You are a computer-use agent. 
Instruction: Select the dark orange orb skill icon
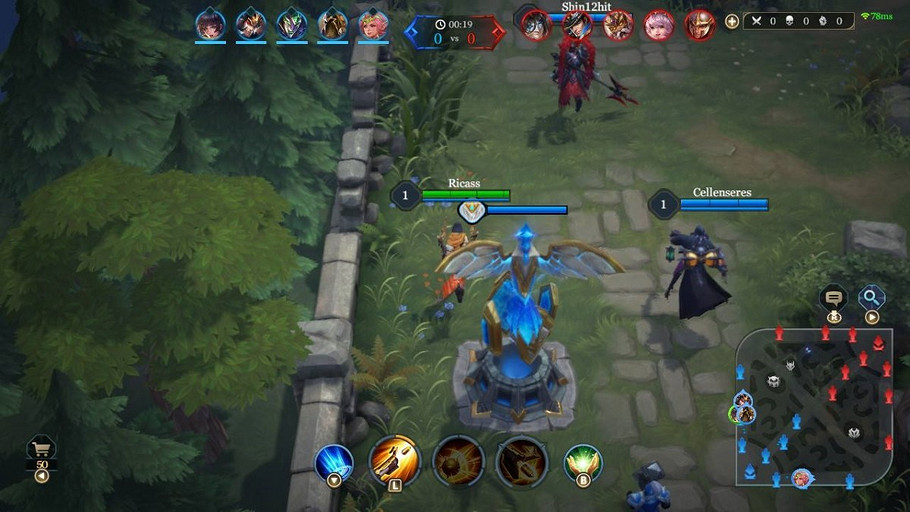(458, 461)
